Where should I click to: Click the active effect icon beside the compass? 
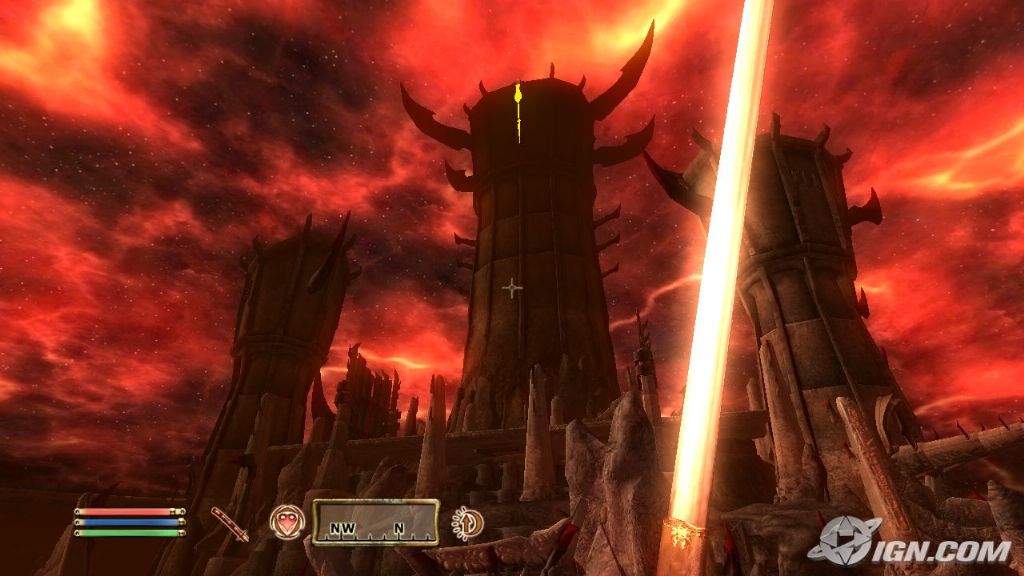tap(467, 522)
